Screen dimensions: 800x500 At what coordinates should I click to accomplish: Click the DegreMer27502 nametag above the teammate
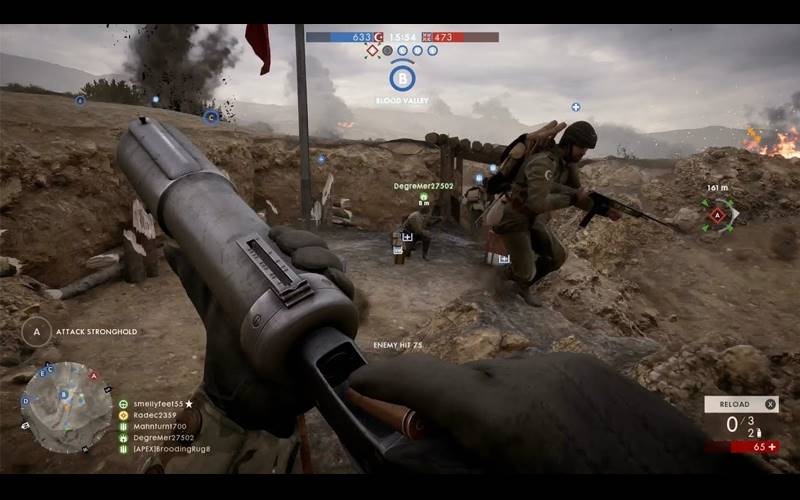(423, 186)
